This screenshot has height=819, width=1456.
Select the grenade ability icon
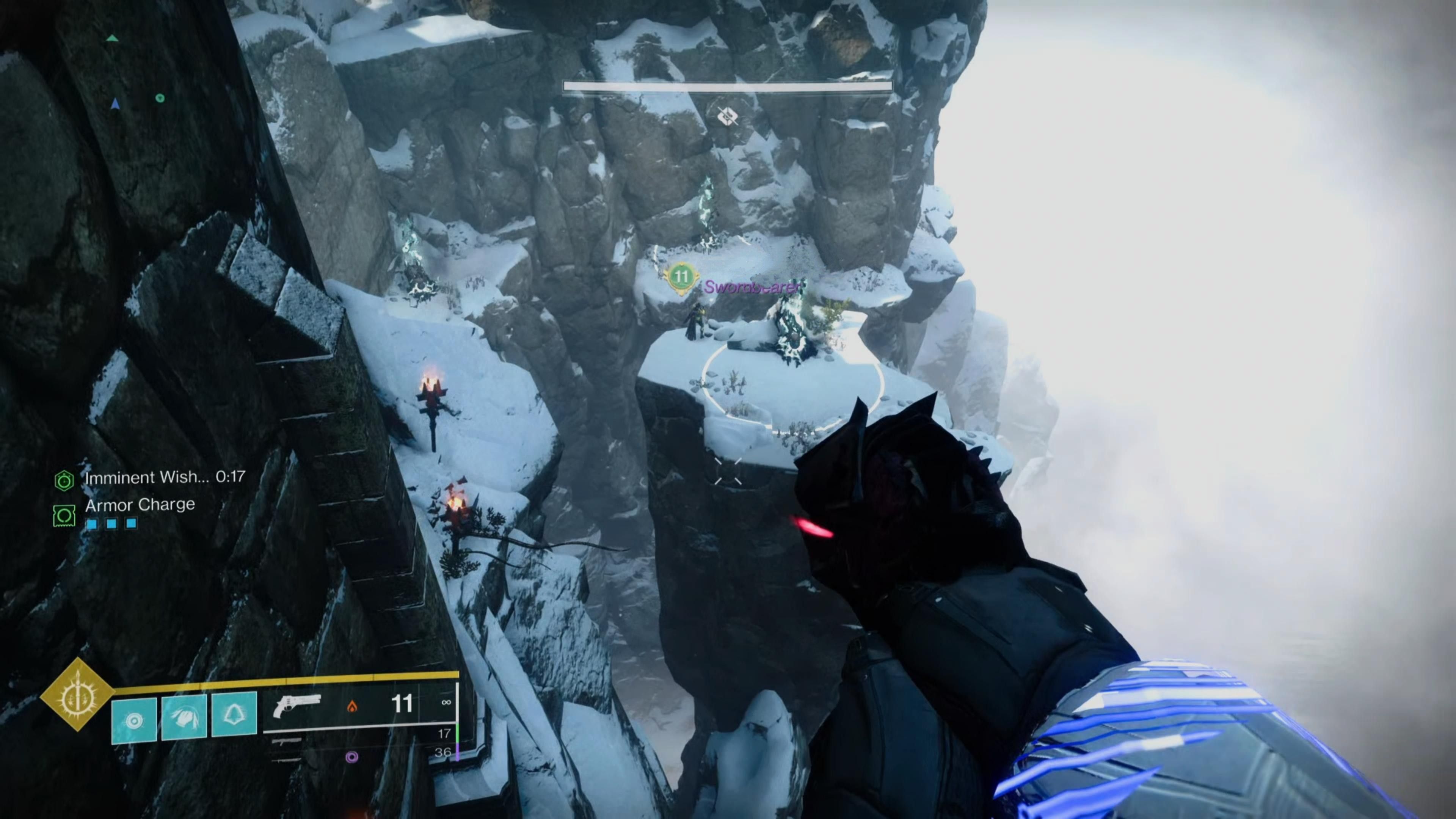tap(134, 720)
